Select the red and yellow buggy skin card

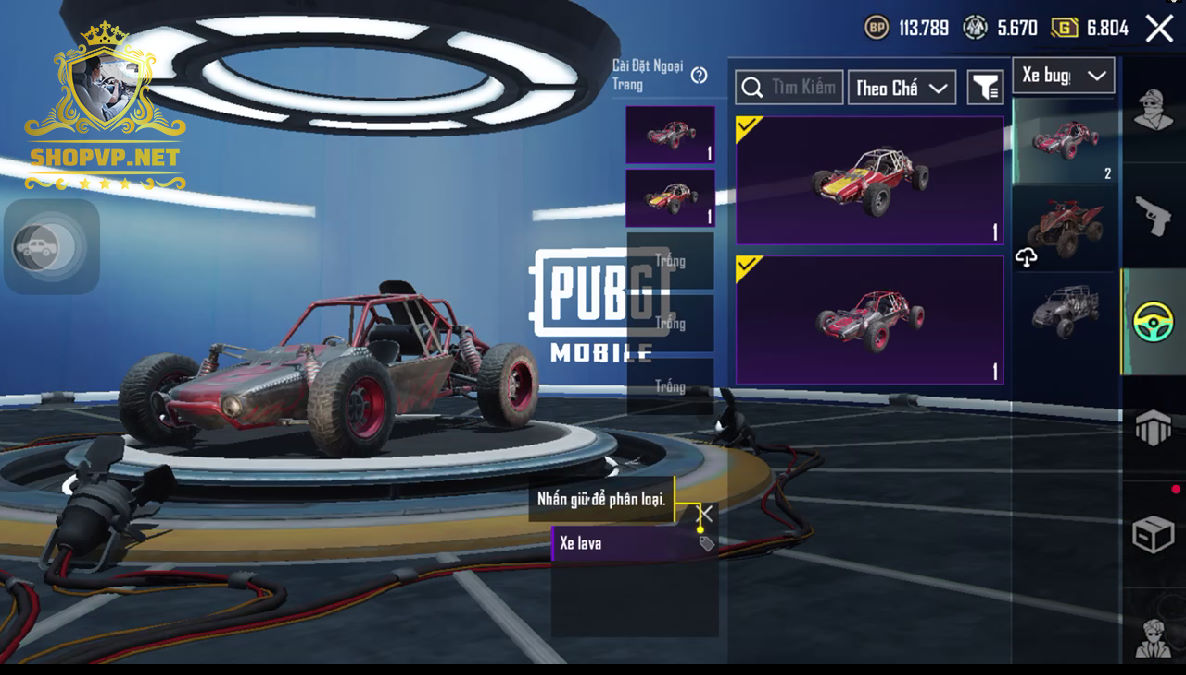click(x=869, y=181)
